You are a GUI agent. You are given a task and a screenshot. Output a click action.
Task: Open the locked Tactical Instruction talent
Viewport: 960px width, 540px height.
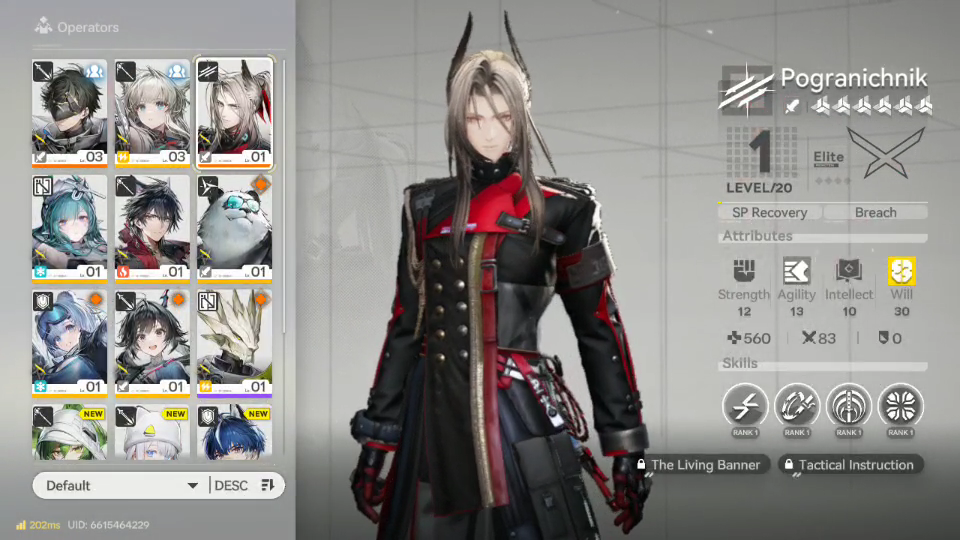849,465
